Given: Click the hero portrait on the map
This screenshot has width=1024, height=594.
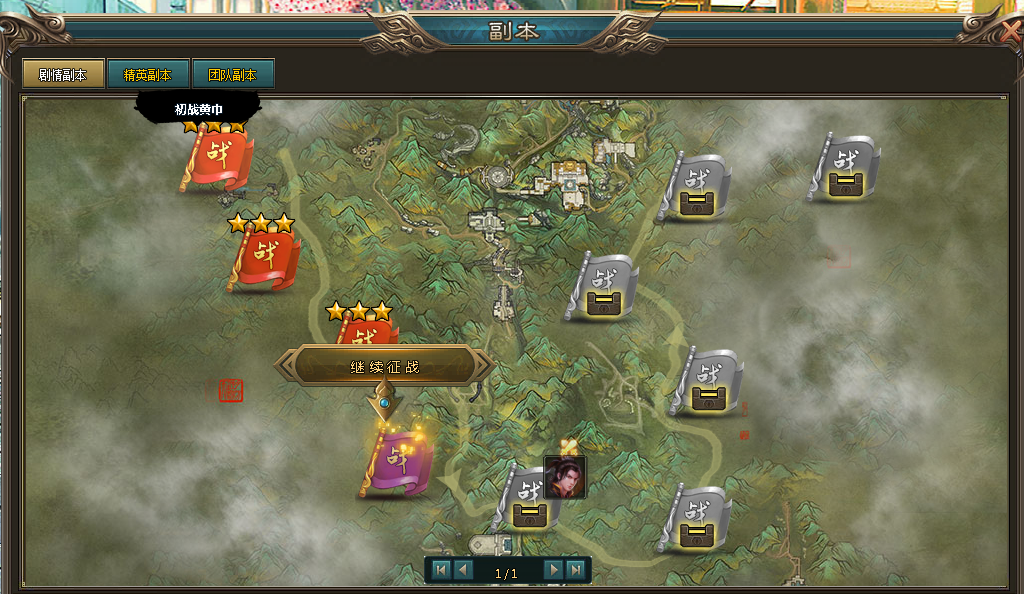Looking at the screenshot, I should [565, 477].
